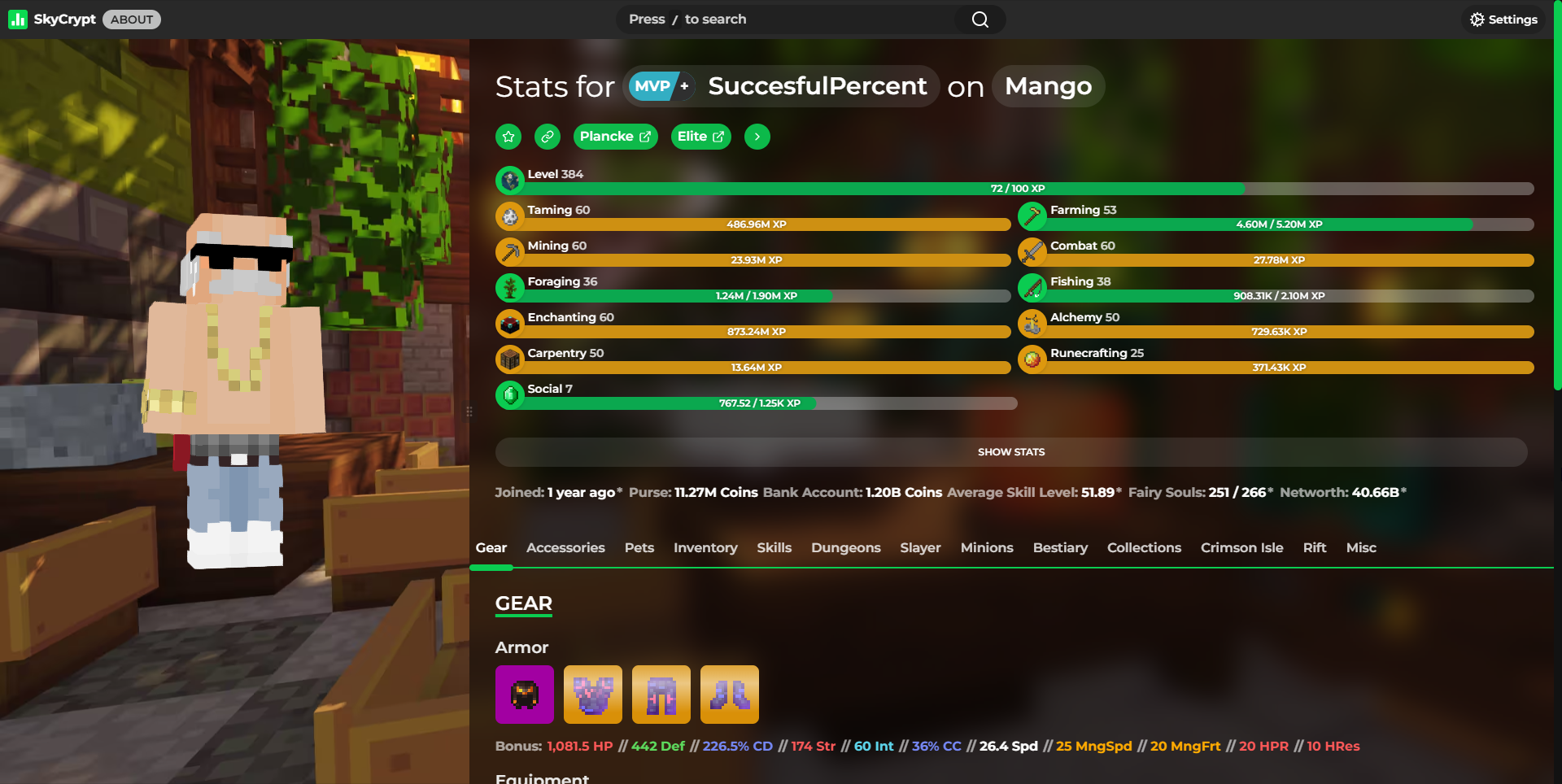Open the Settings panel
Screen dimensions: 1562x784
click(1503, 20)
